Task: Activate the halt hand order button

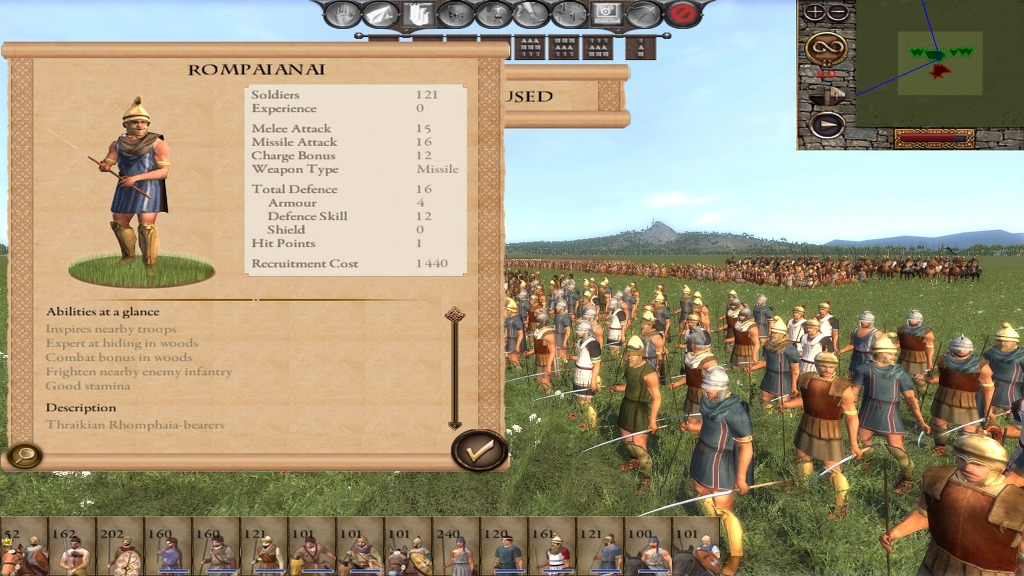Action: (342, 14)
